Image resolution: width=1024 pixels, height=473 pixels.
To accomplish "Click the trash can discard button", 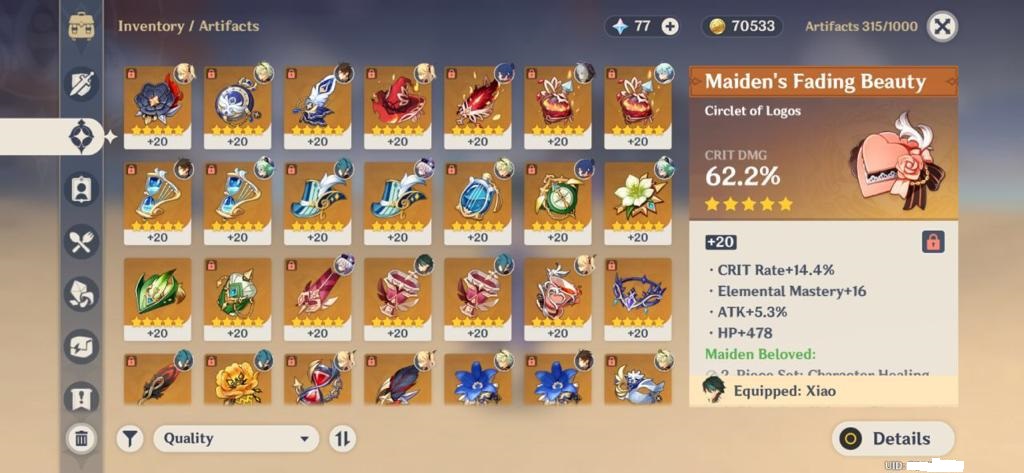I will pos(81,437).
